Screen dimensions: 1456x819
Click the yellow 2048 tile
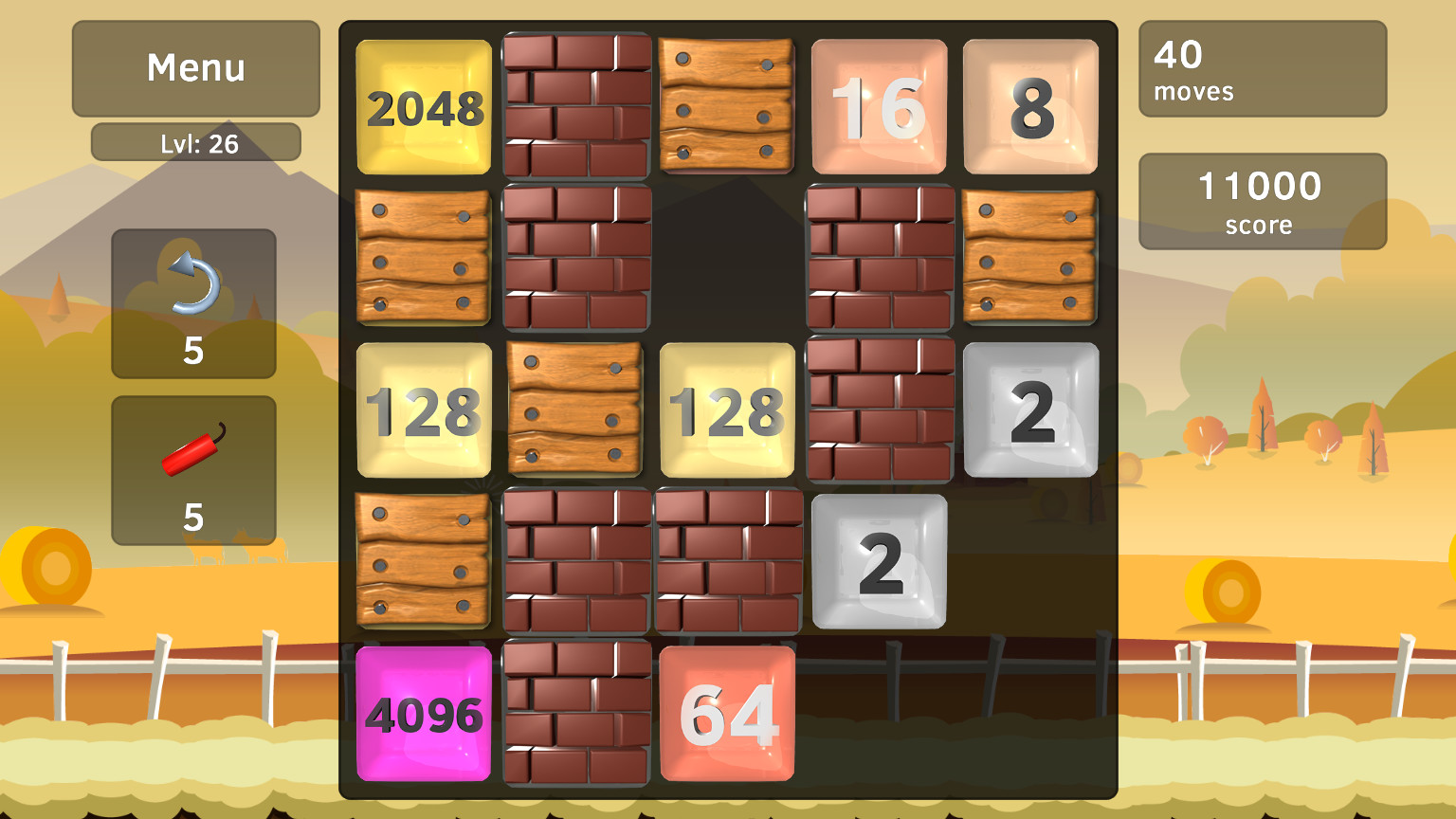point(423,107)
